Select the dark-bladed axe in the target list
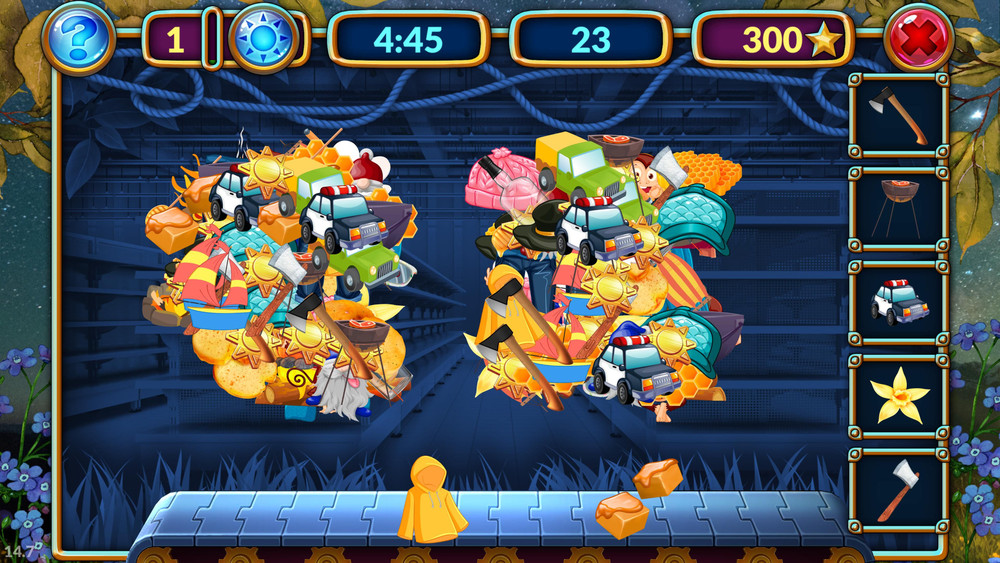1000x563 pixels. (898, 114)
